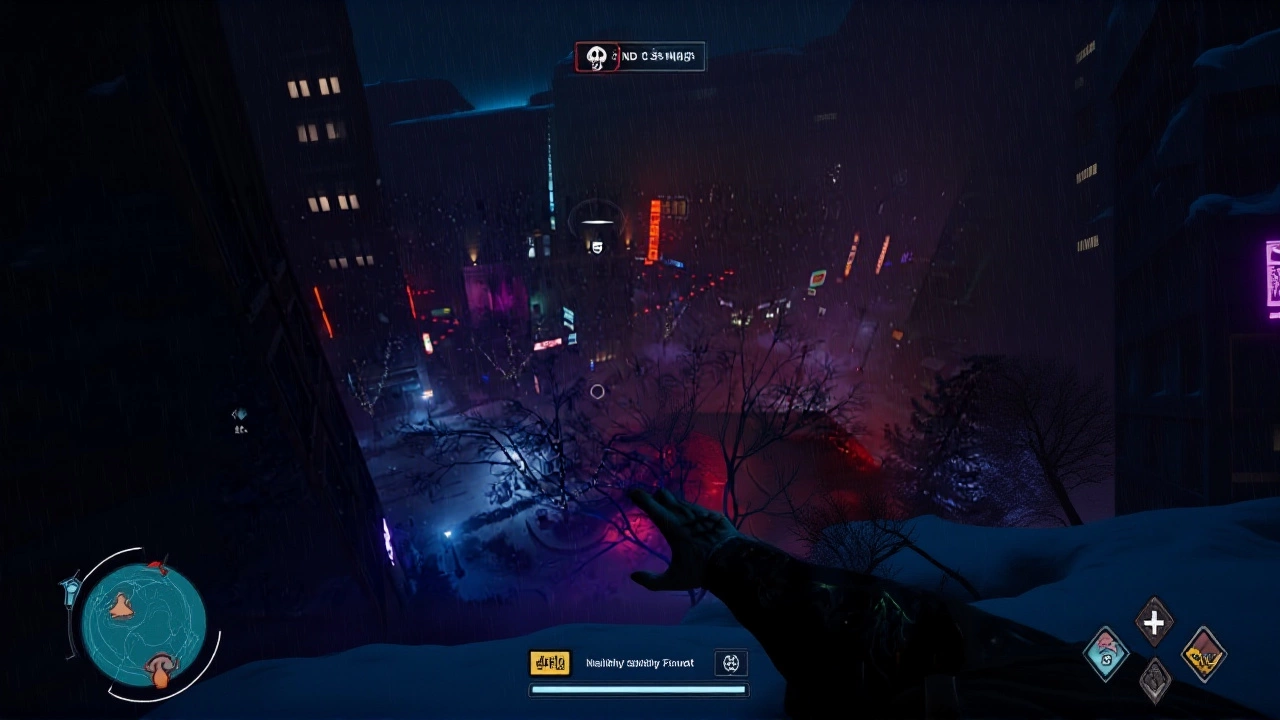Select the white plus diamond slot

click(x=1154, y=623)
